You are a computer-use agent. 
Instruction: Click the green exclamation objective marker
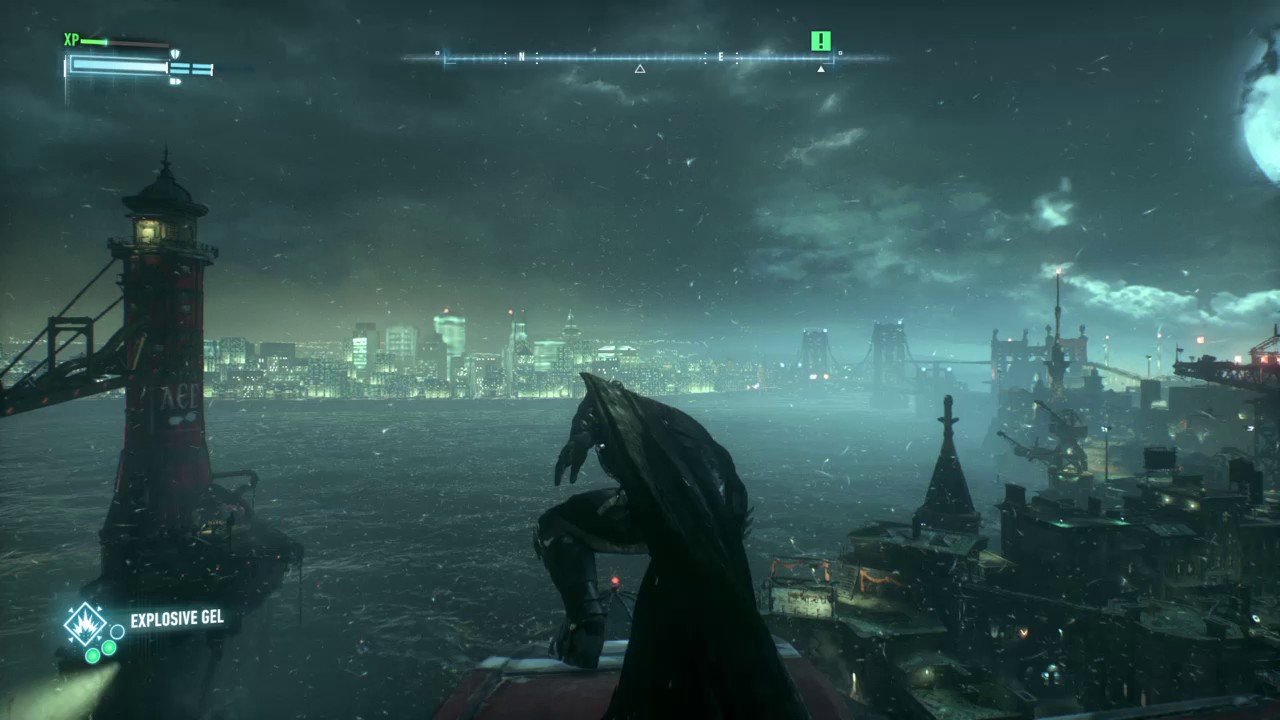tap(821, 41)
